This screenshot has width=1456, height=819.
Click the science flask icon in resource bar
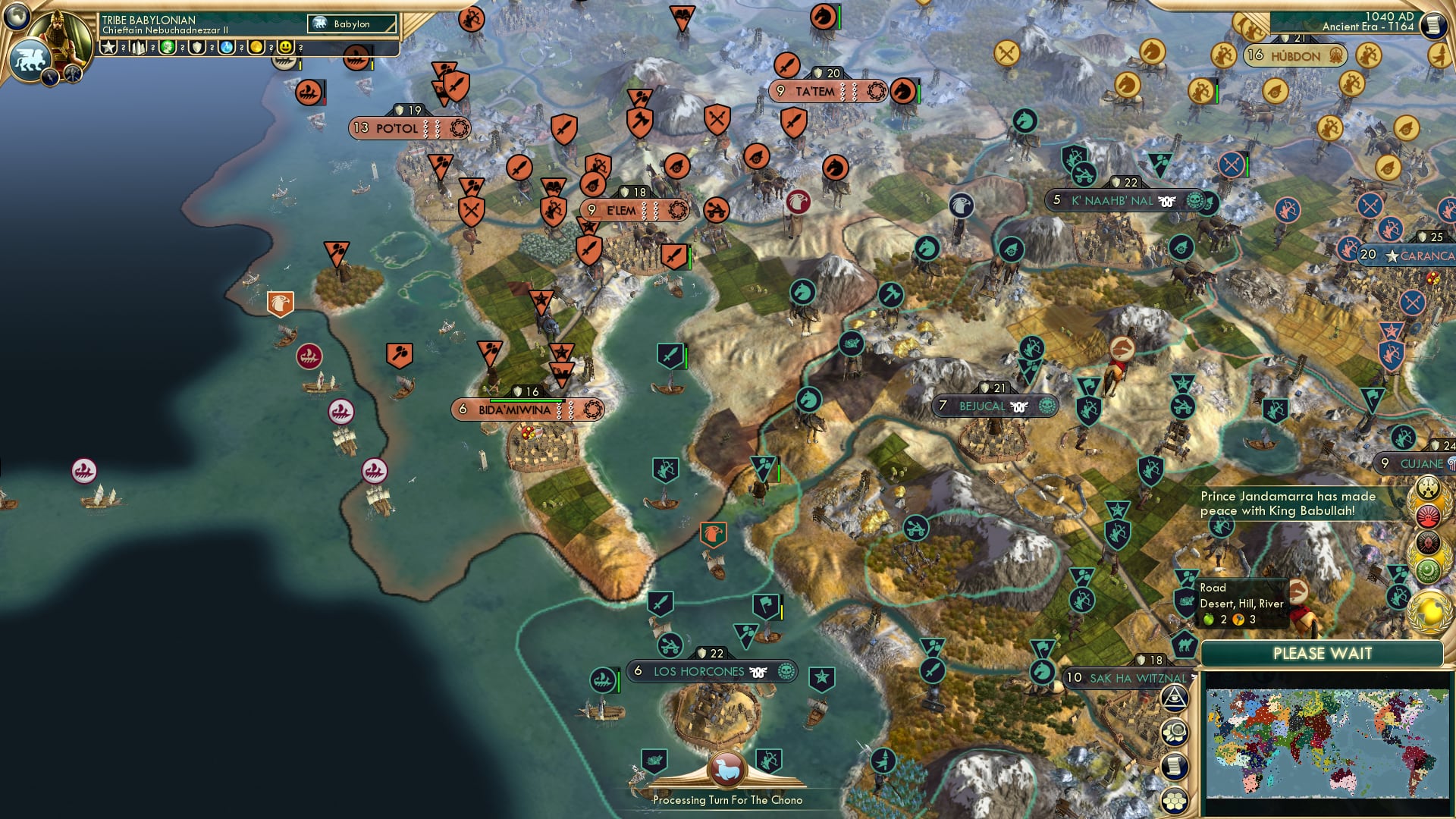pos(227,48)
